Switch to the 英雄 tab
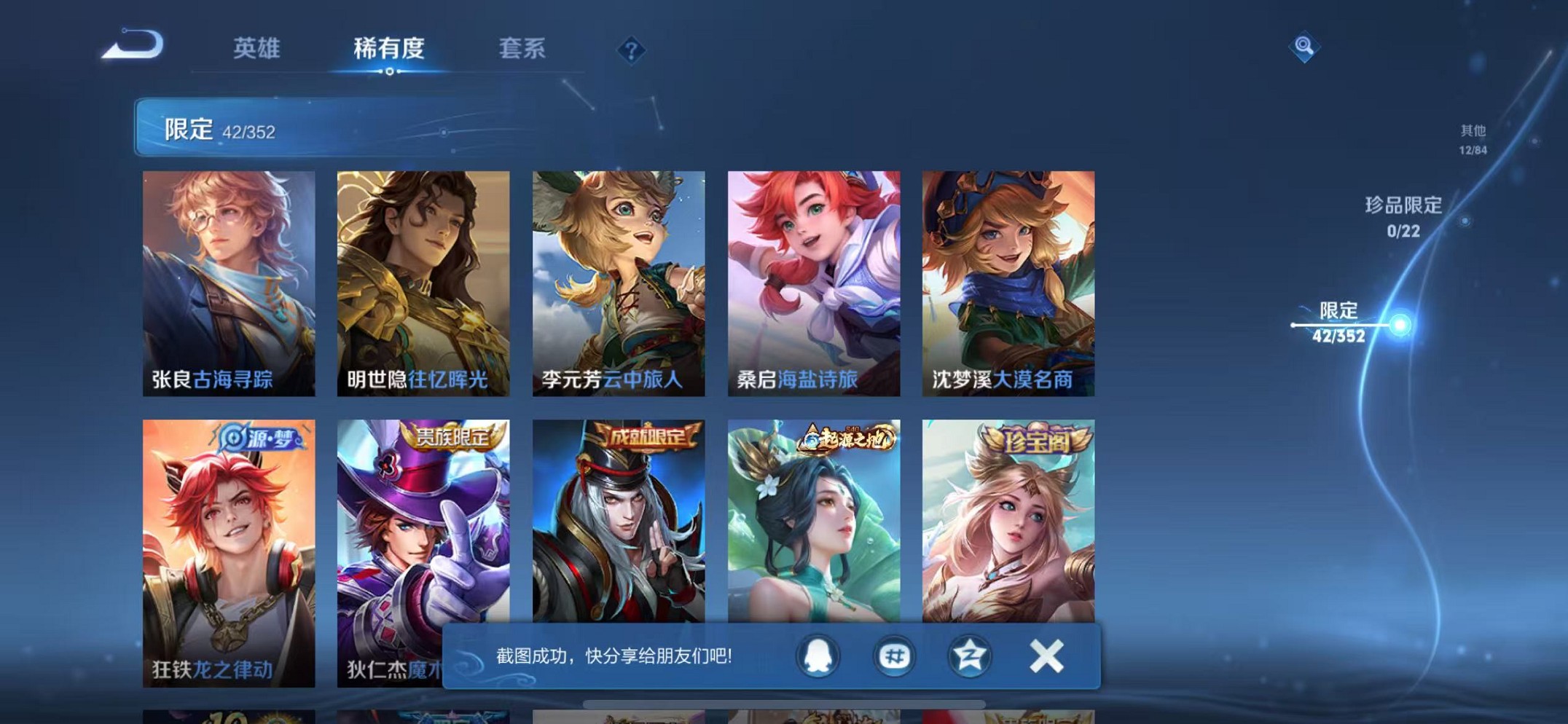1568x724 pixels. pyautogui.click(x=256, y=47)
